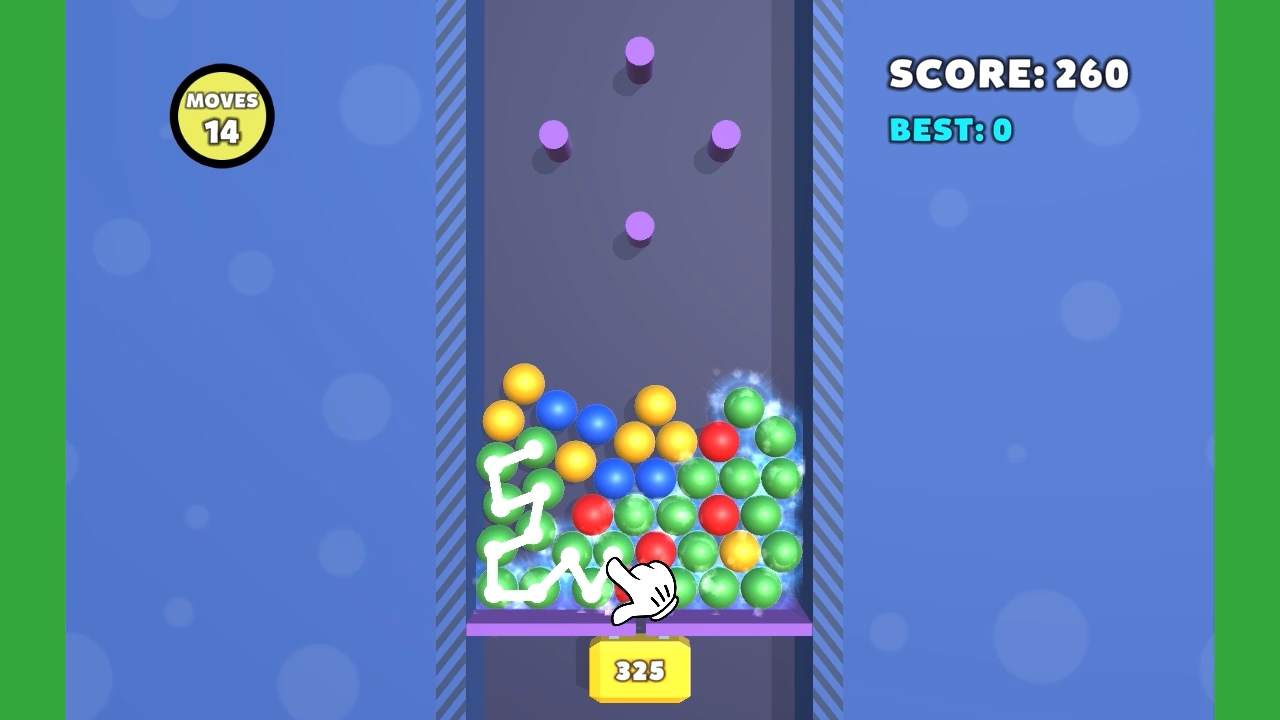Open the yellow 325 coin box

640,668
